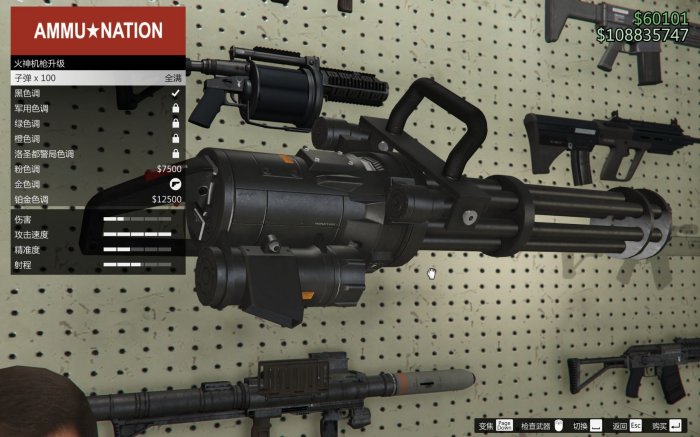Select the 洛圣都警局色调 LSPD tint

97,154
